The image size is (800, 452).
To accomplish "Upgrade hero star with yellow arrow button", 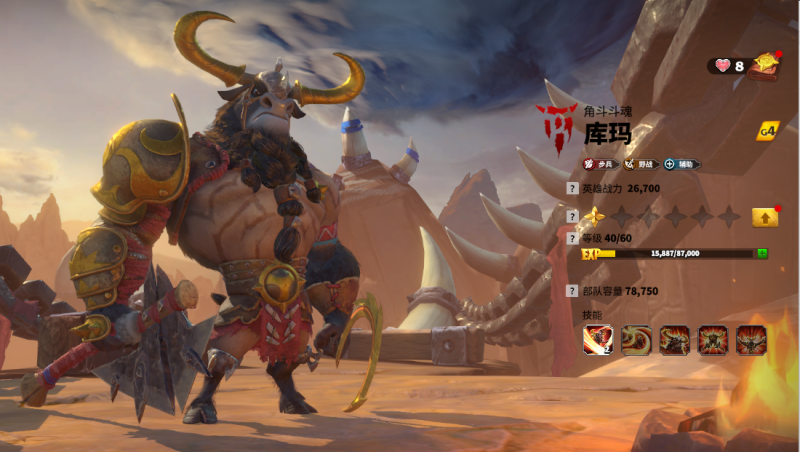I will point(765,216).
